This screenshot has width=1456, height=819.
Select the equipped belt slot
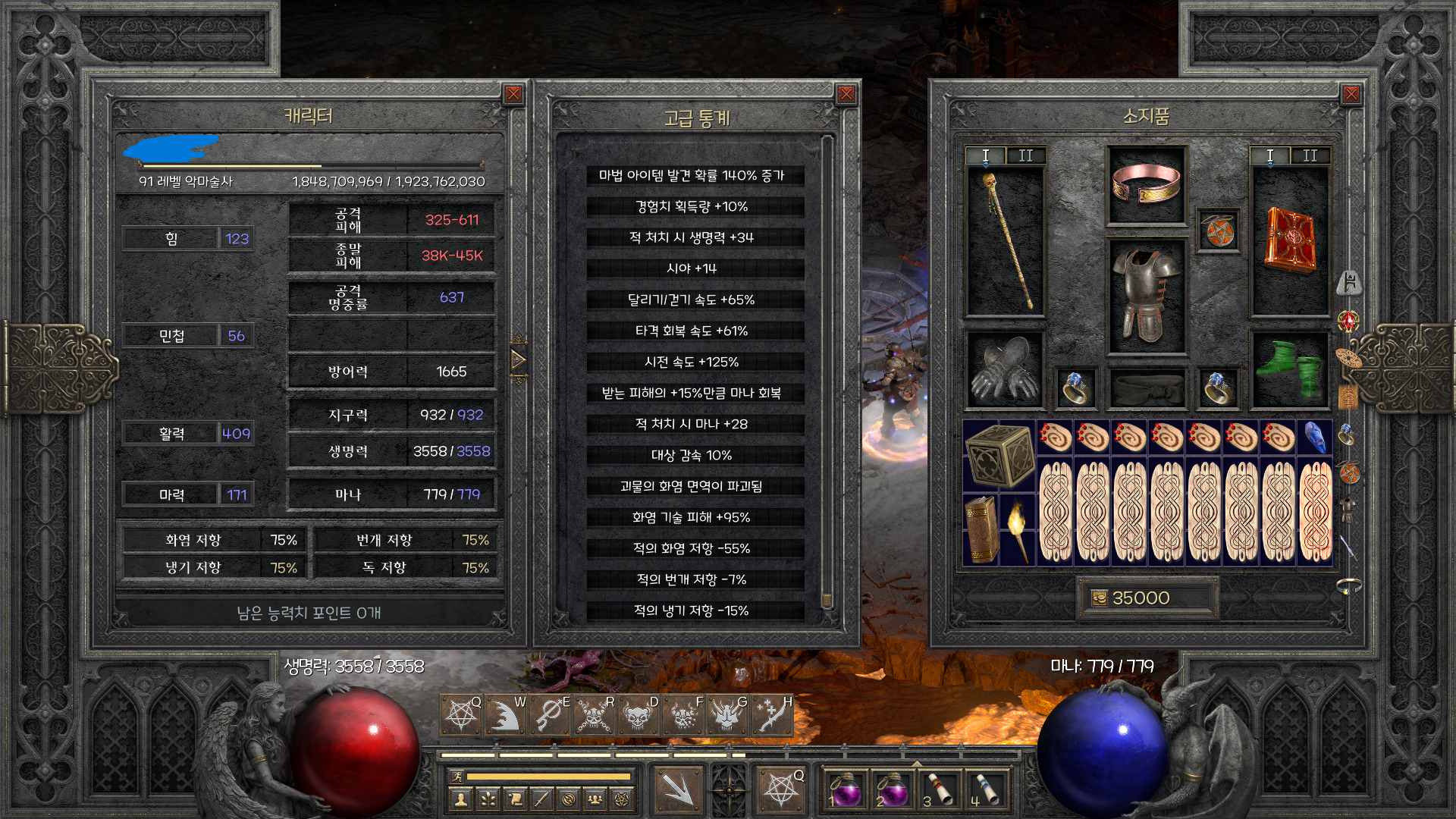1146,388
